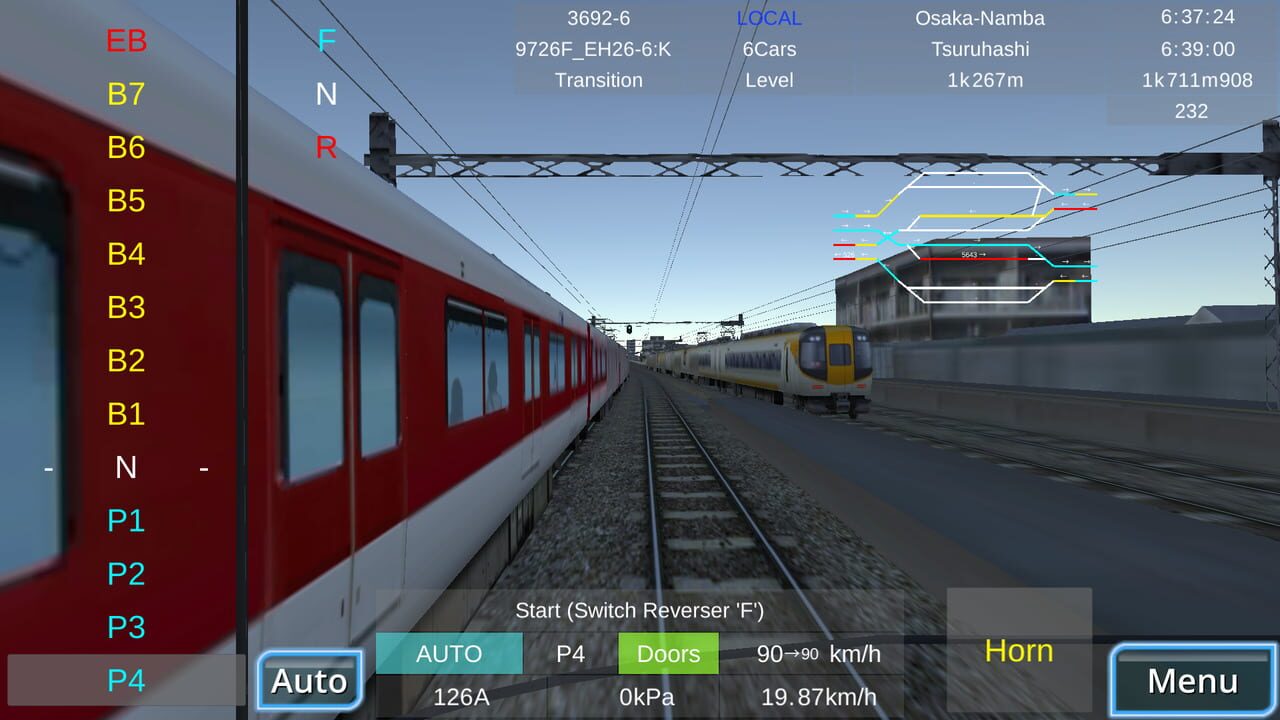The height and width of the screenshot is (720, 1280).
Task: Apply the EB emergency brake notch
Action: tap(126, 41)
